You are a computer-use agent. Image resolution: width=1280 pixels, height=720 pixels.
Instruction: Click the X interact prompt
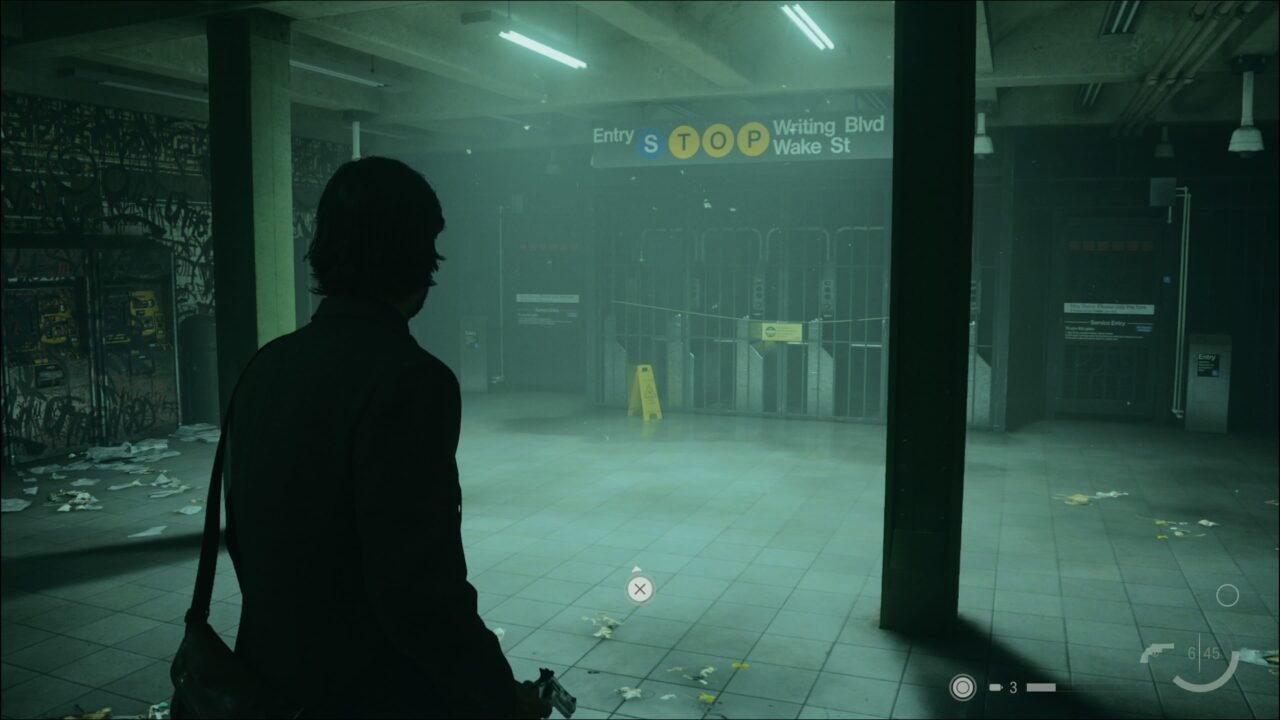639,589
